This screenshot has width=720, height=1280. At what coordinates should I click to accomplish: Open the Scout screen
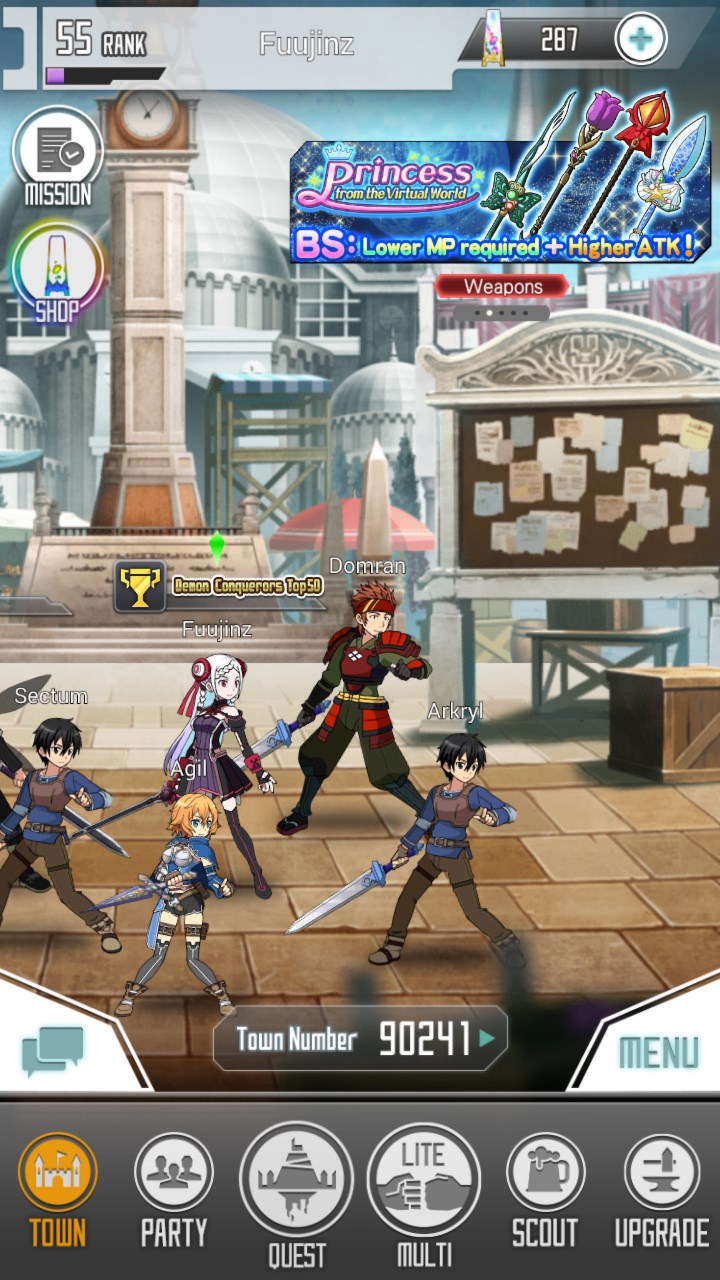click(545, 1190)
